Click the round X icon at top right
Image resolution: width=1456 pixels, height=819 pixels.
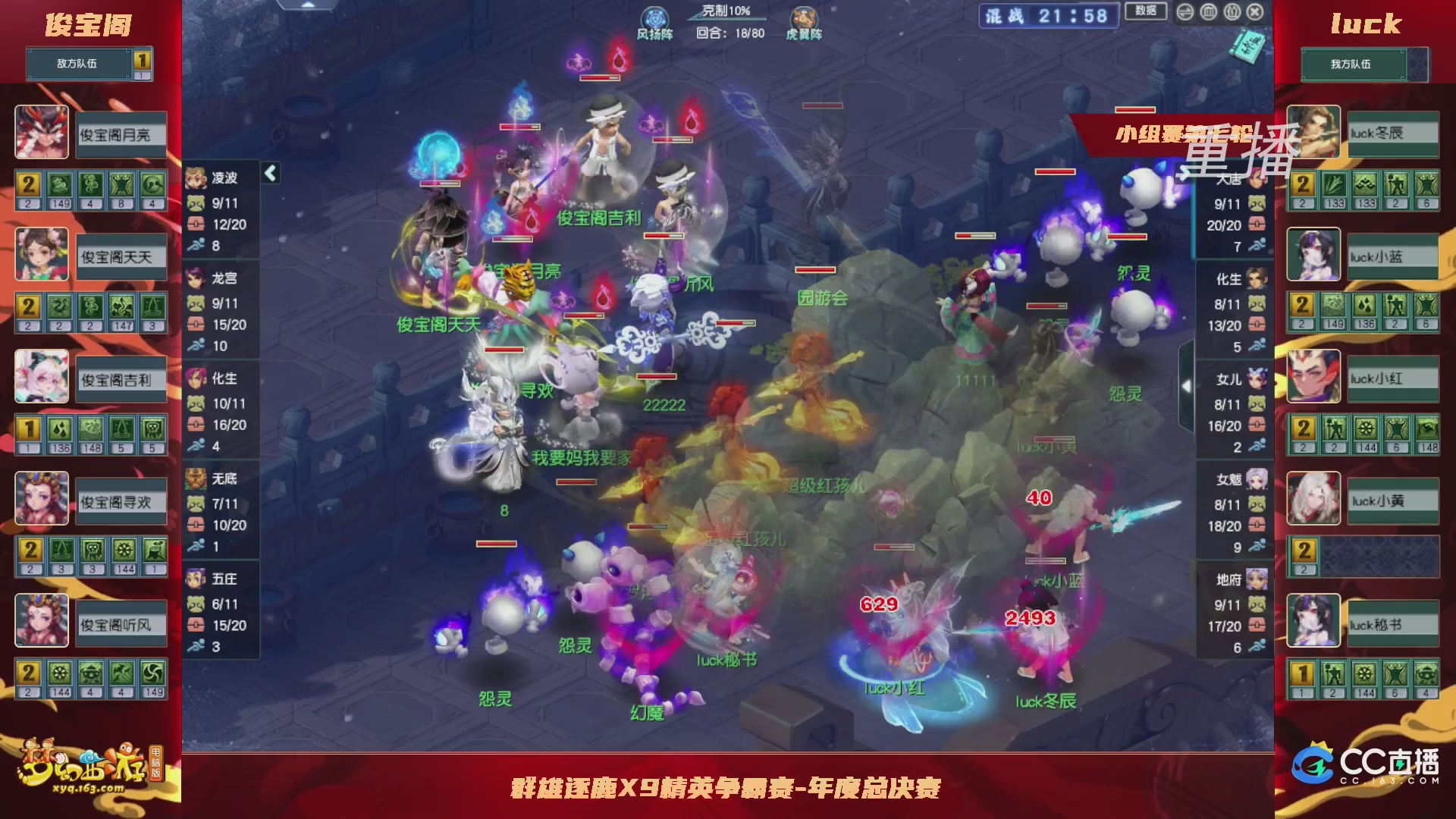[1256, 11]
